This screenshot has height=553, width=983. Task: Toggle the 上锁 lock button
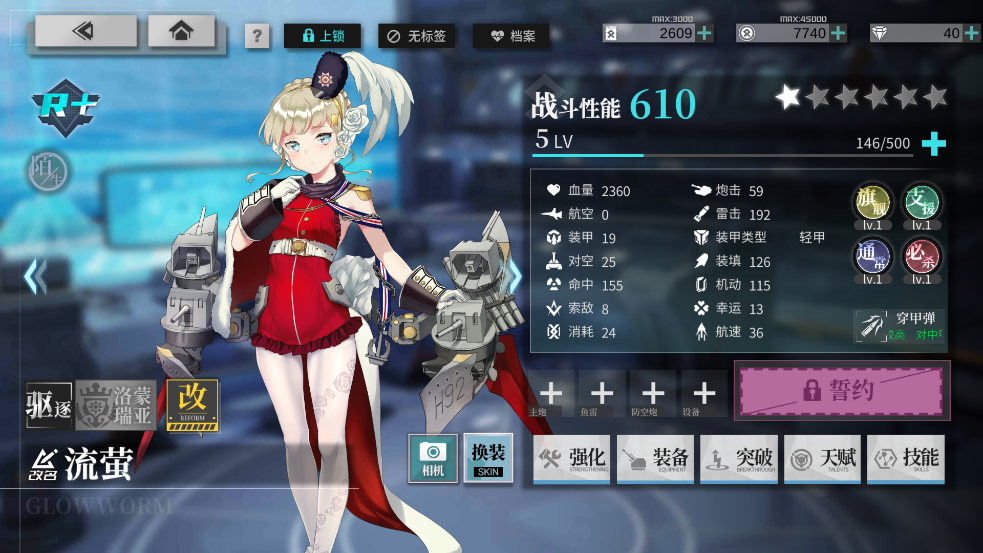click(322, 36)
